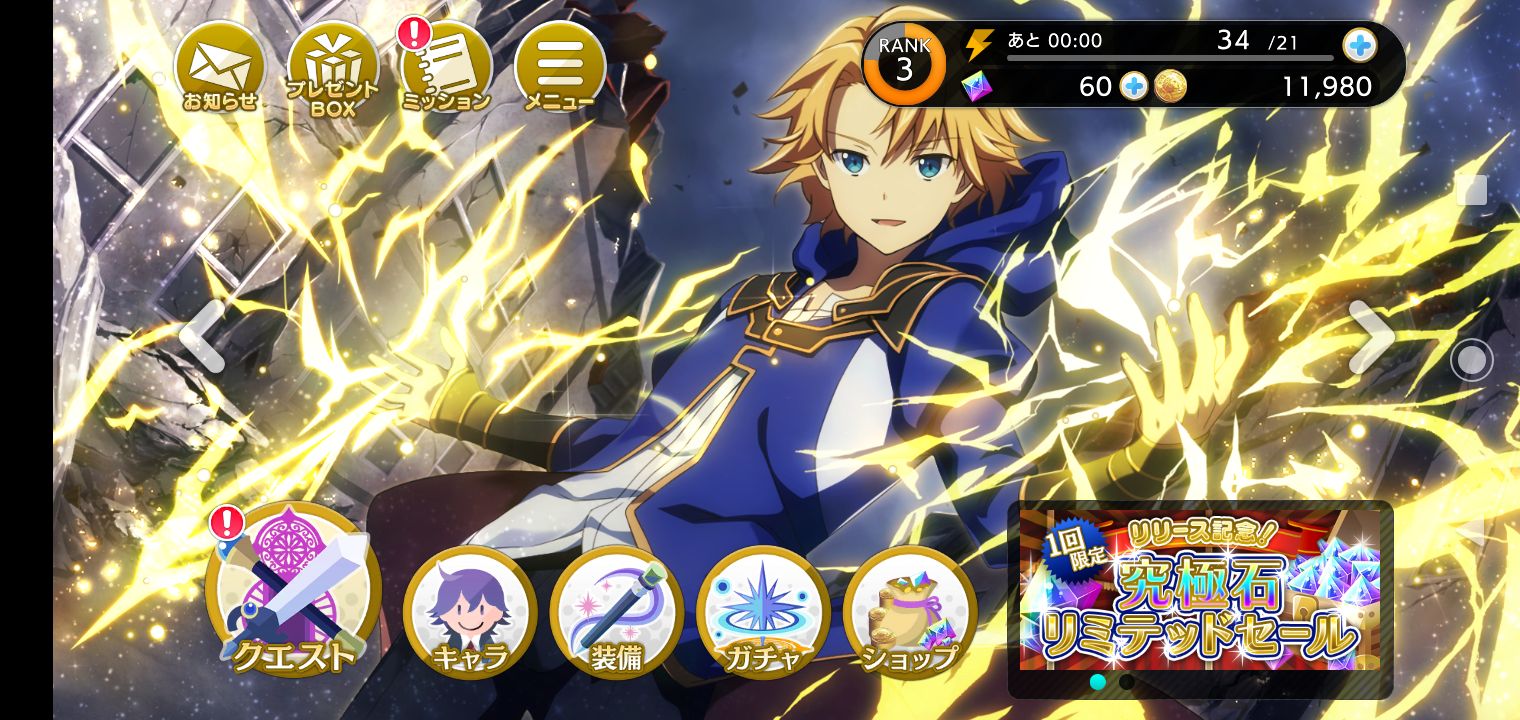
Task: Start the クエスト quest mode
Action: 293,590
